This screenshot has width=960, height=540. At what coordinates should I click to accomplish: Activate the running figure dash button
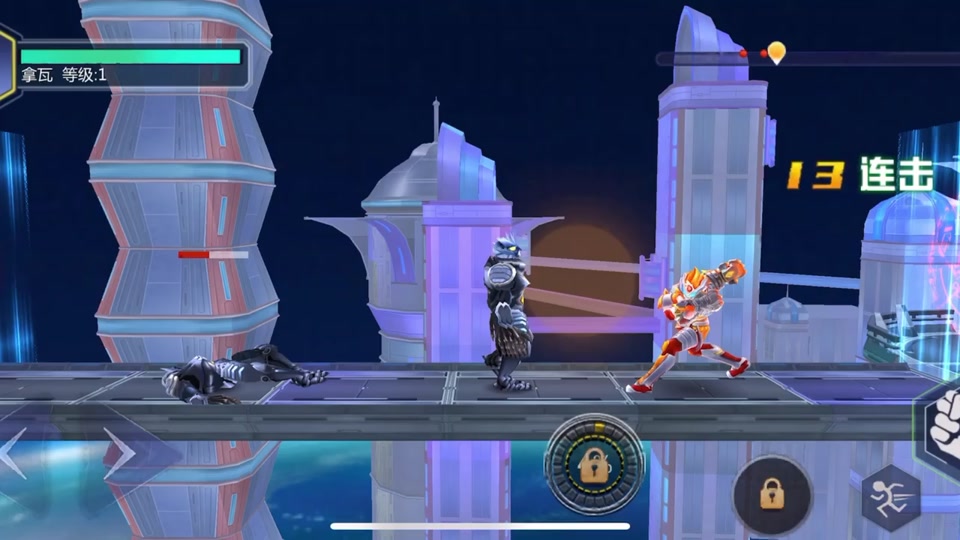(889, 497)
